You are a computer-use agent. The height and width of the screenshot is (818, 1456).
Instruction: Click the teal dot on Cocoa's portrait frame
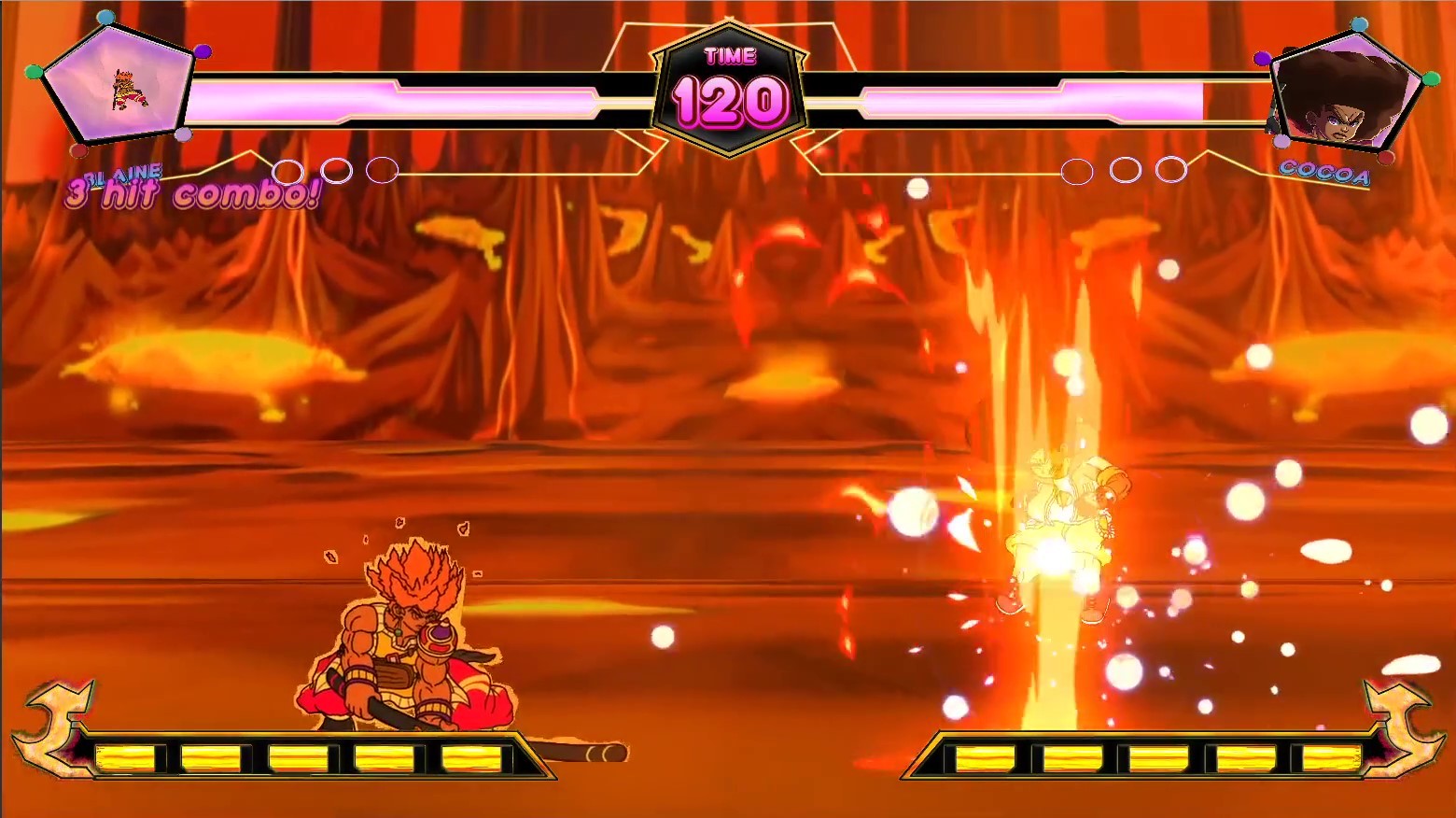click(1359, 24)
